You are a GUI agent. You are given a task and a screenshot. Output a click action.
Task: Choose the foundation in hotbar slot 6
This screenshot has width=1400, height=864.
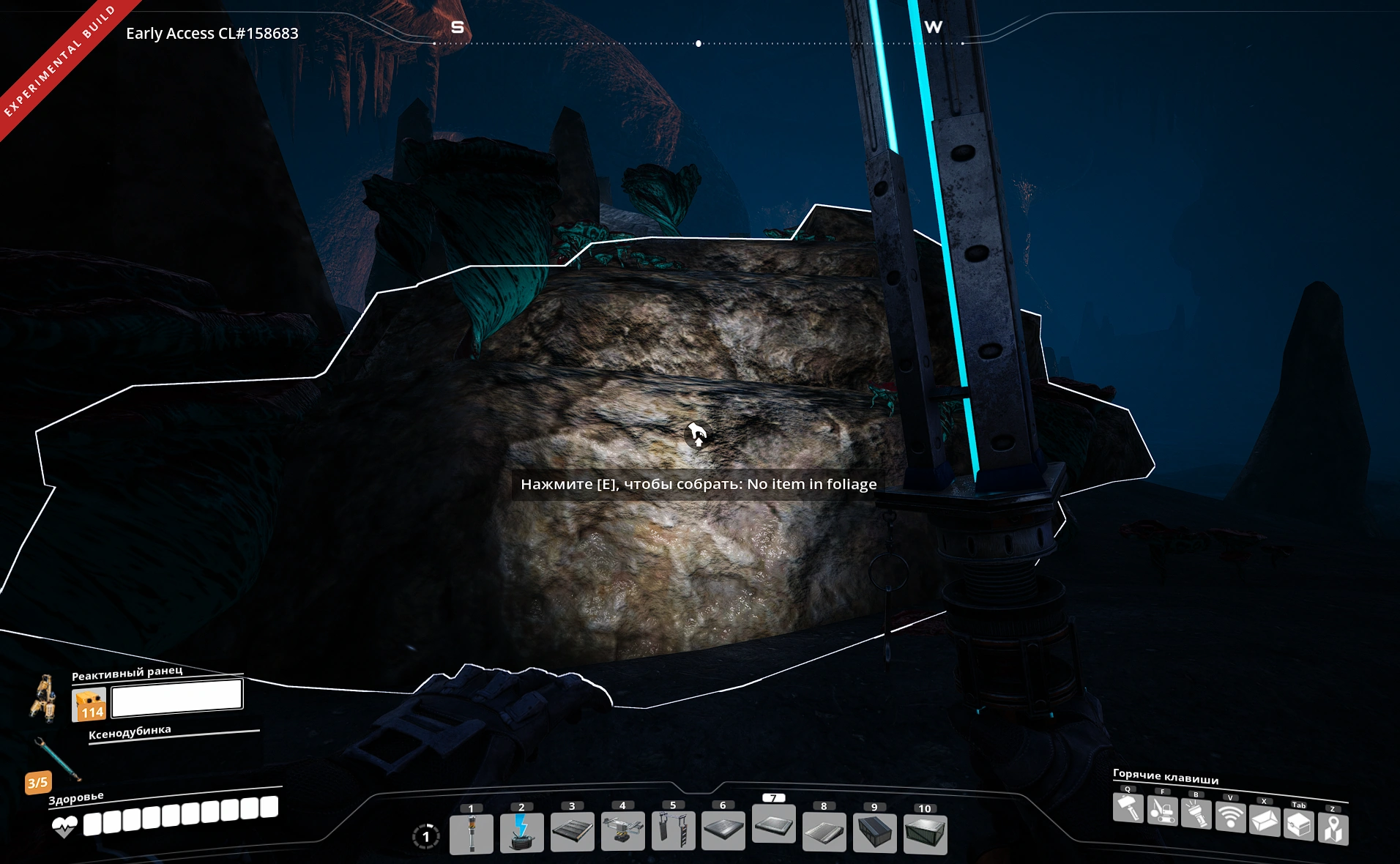(x=723, y=830)
